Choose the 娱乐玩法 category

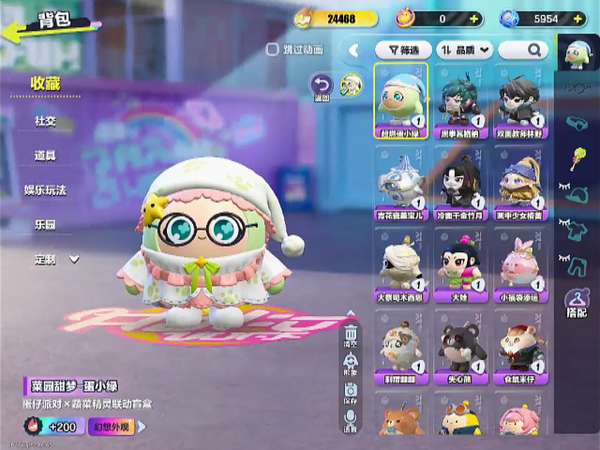pyautogui.click(x=46, y=189)
